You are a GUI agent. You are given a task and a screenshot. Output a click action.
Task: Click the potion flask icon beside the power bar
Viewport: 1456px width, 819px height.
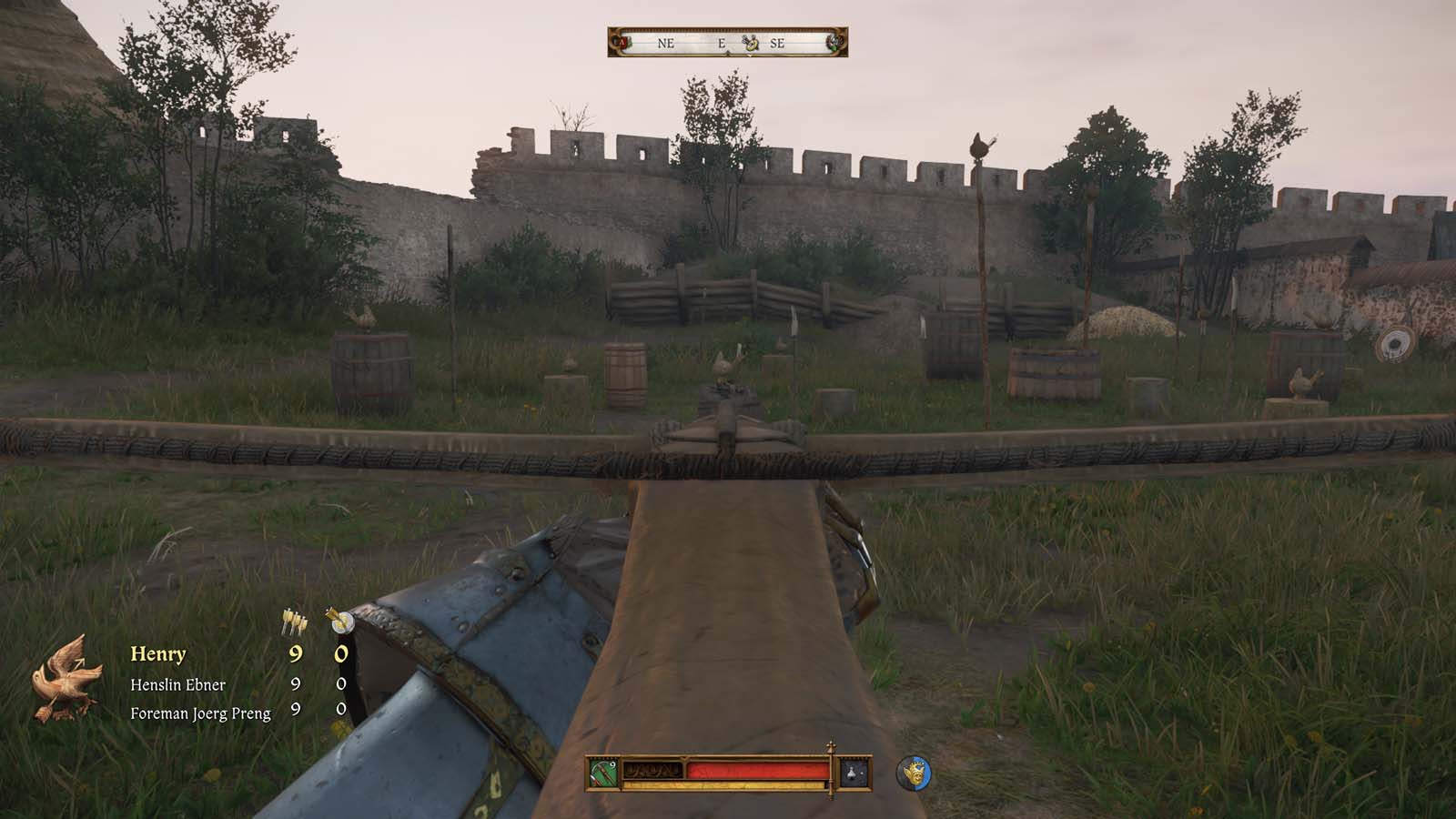(852, 771)
